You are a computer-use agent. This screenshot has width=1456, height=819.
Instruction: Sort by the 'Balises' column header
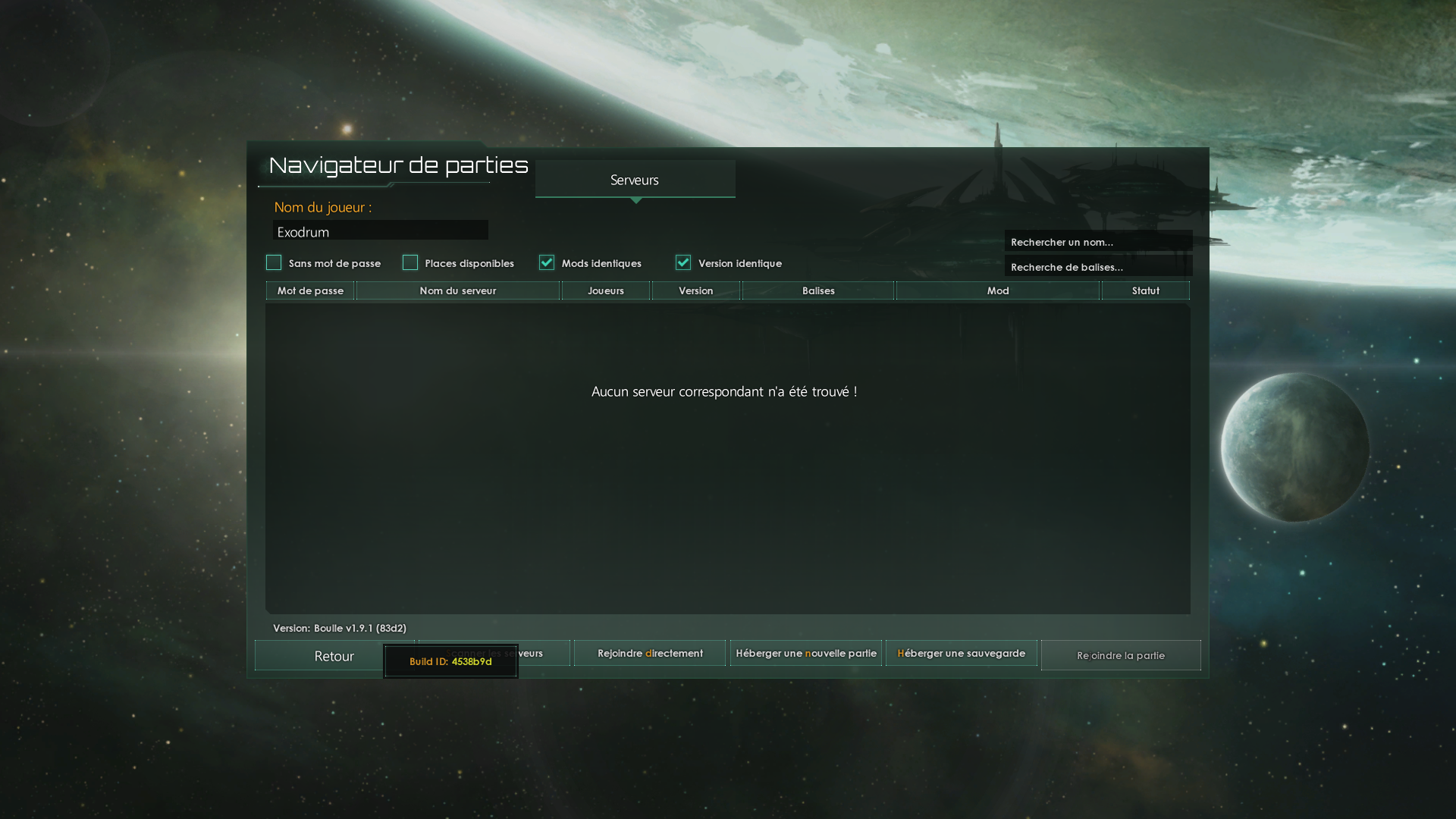817,290
